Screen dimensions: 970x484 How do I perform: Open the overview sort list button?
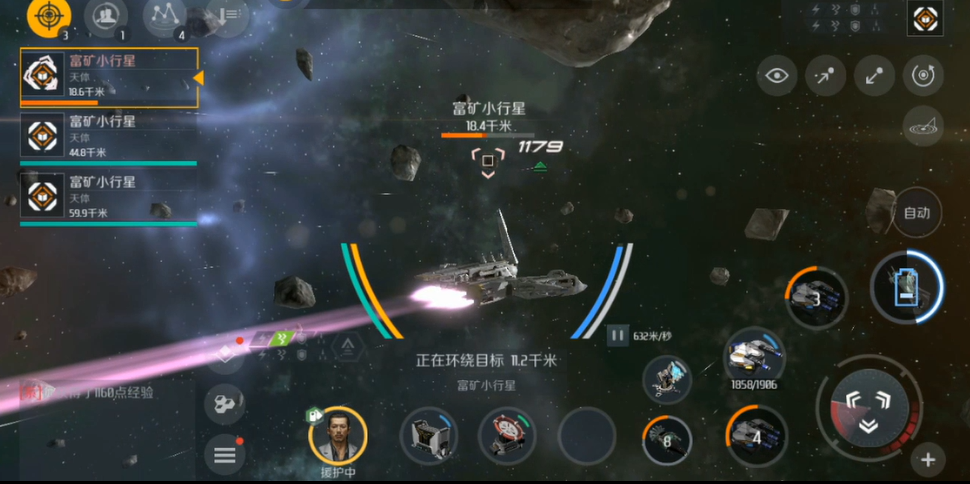tap(228, 15)
